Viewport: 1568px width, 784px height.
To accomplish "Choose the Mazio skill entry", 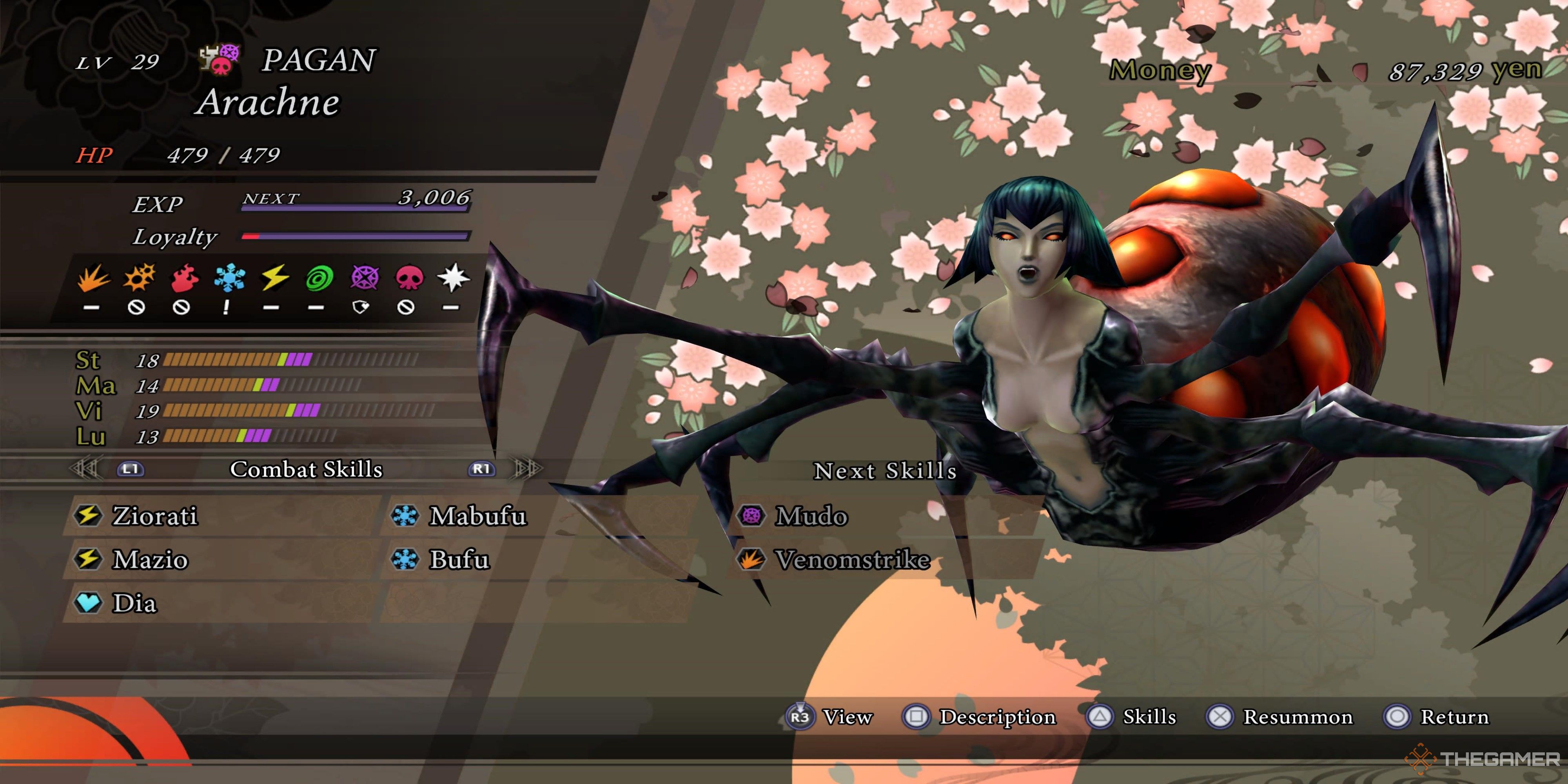I will click(151, 560).
